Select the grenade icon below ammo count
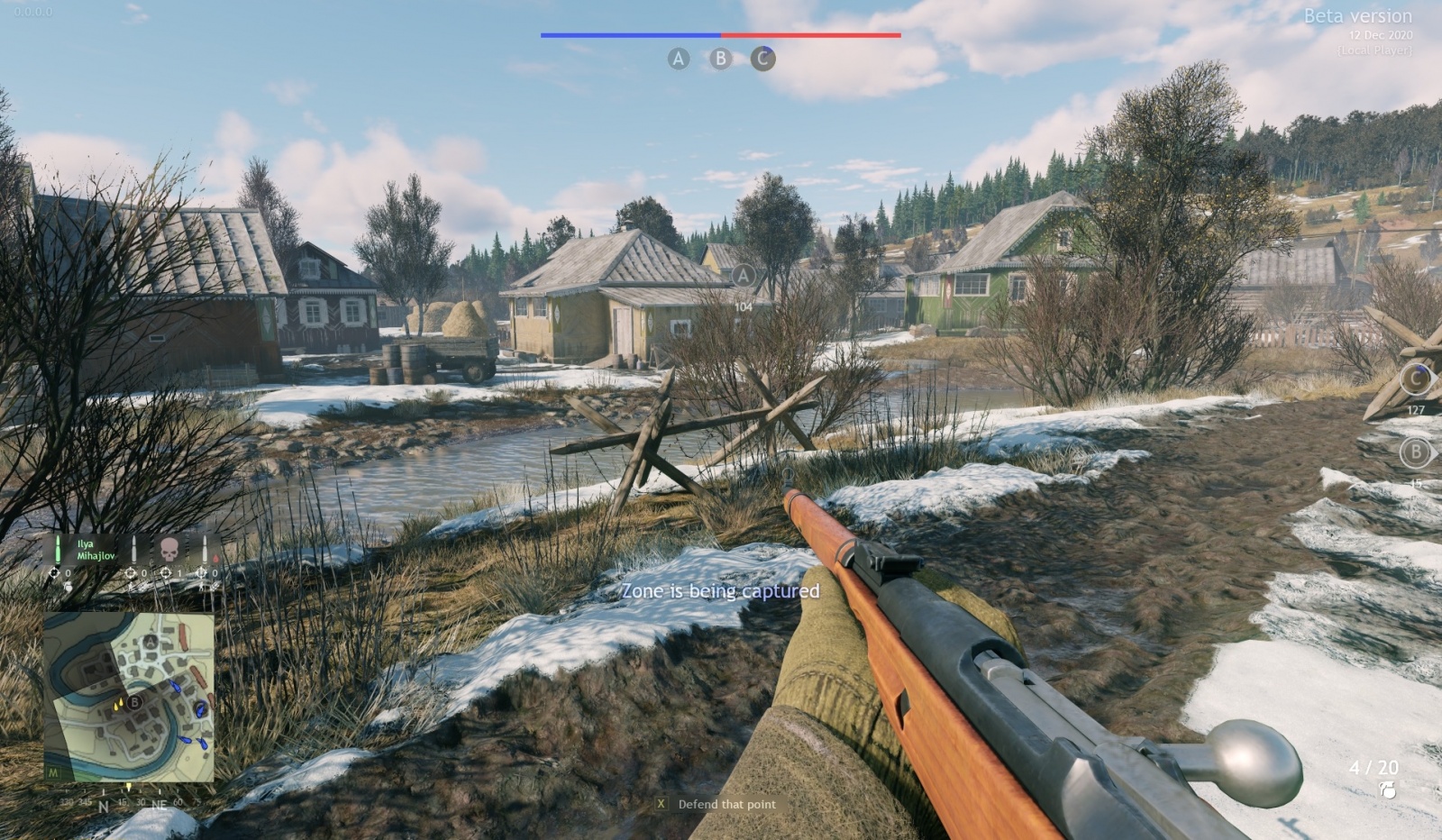The image size is (1442, 840). [x=1387, y=790]
